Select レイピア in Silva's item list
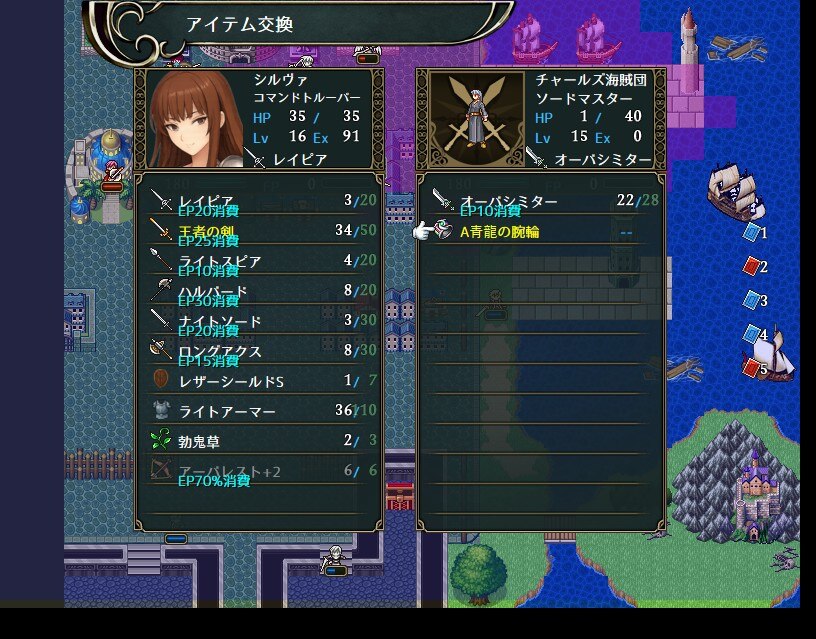Image resolution: width=816 pixels, height=639 pixels. (x=260, y=202)
